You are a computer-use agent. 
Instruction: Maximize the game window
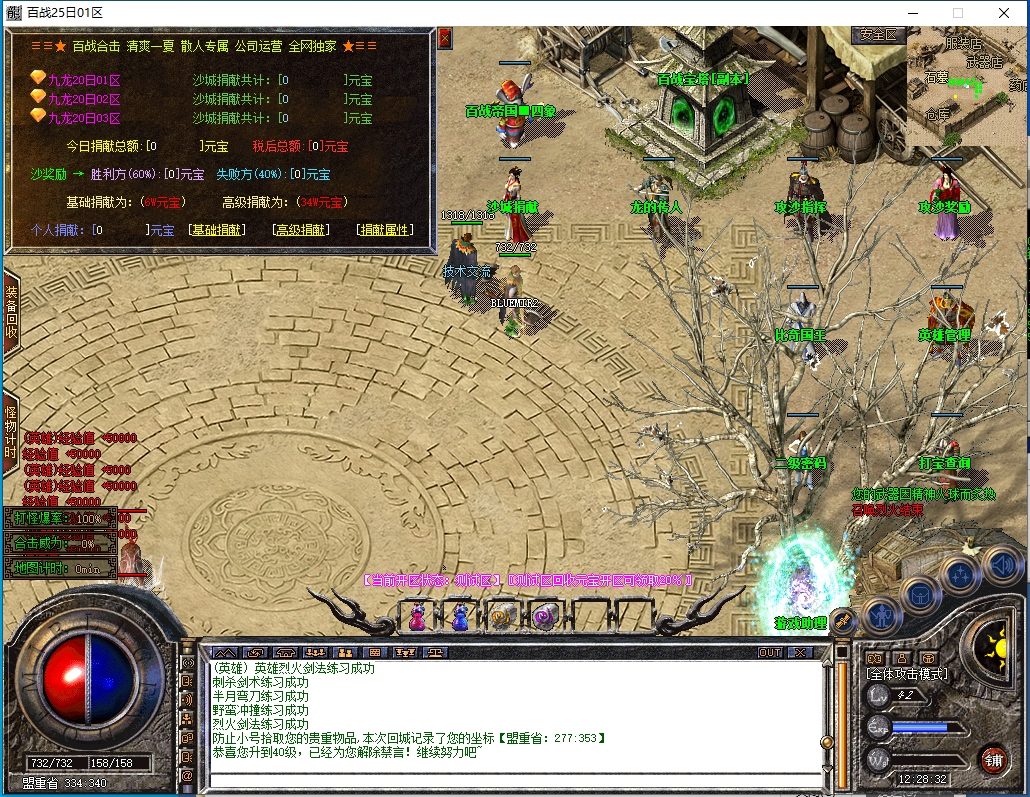957,13
